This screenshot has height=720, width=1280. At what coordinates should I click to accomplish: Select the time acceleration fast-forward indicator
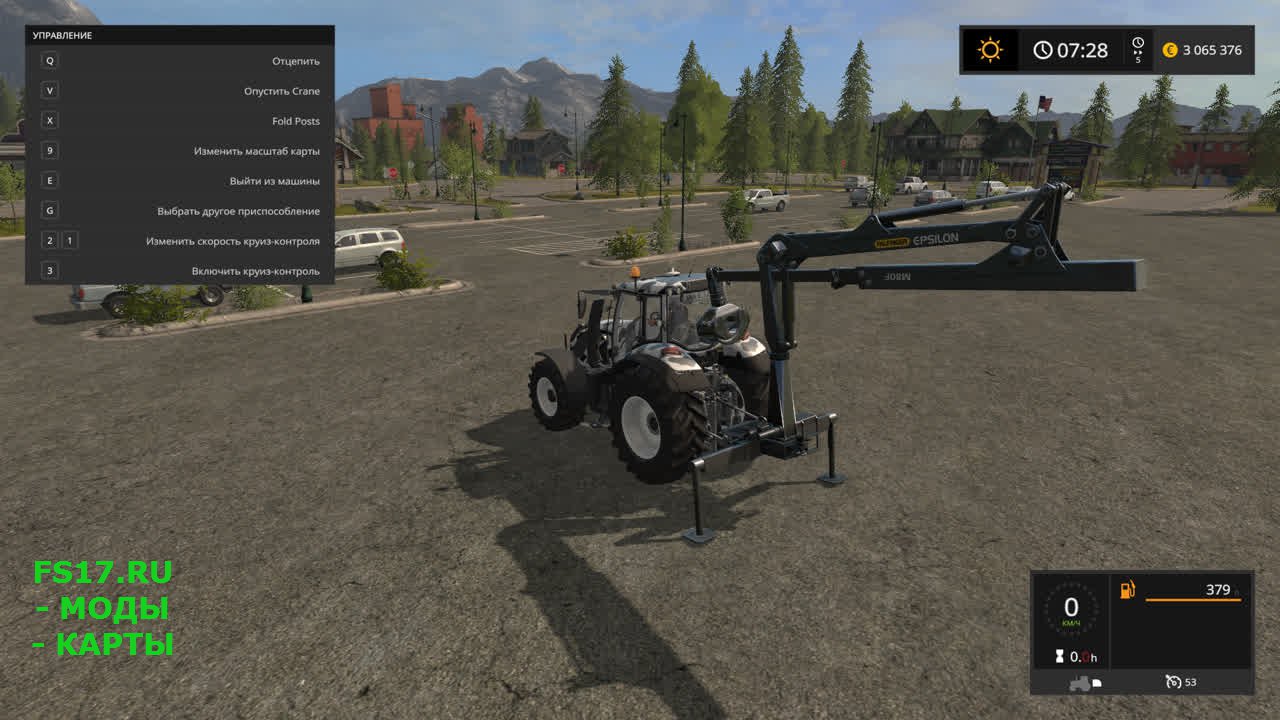(x=1138, y=49)
